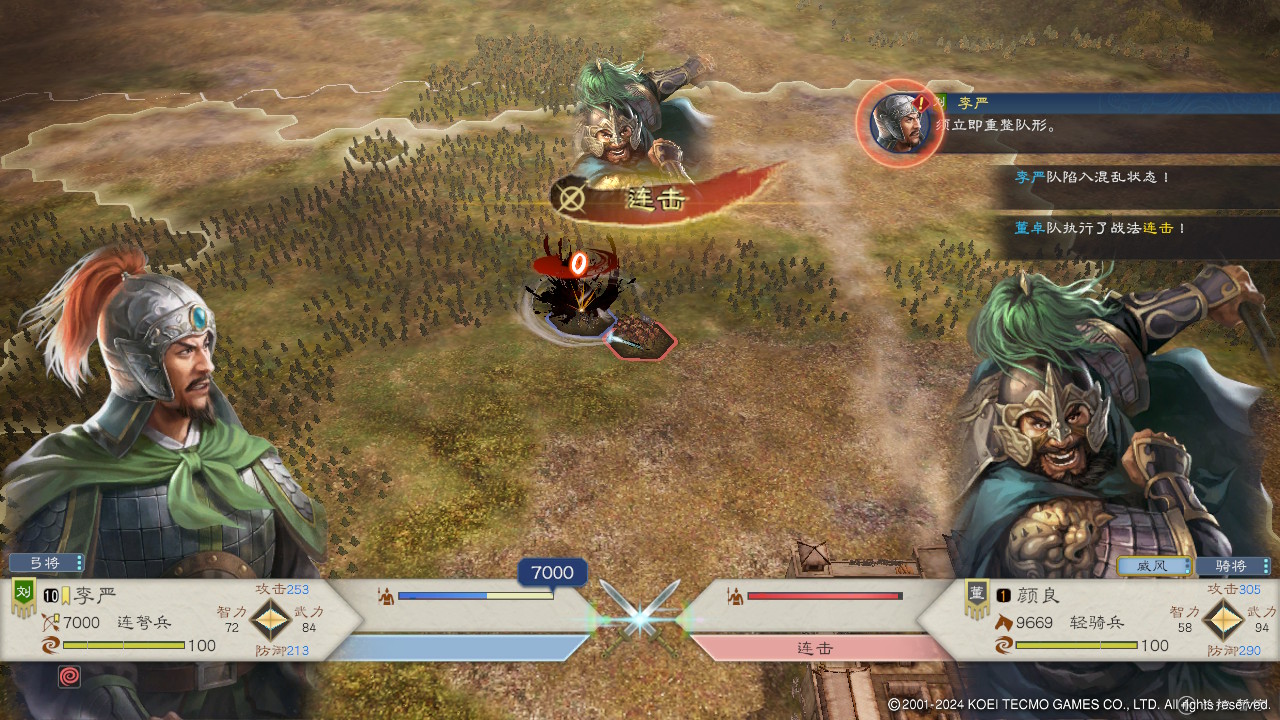The width and height of the screenshot is (1280, 720).
Task: Select the 威风 trait tag
Action: 1154,566
